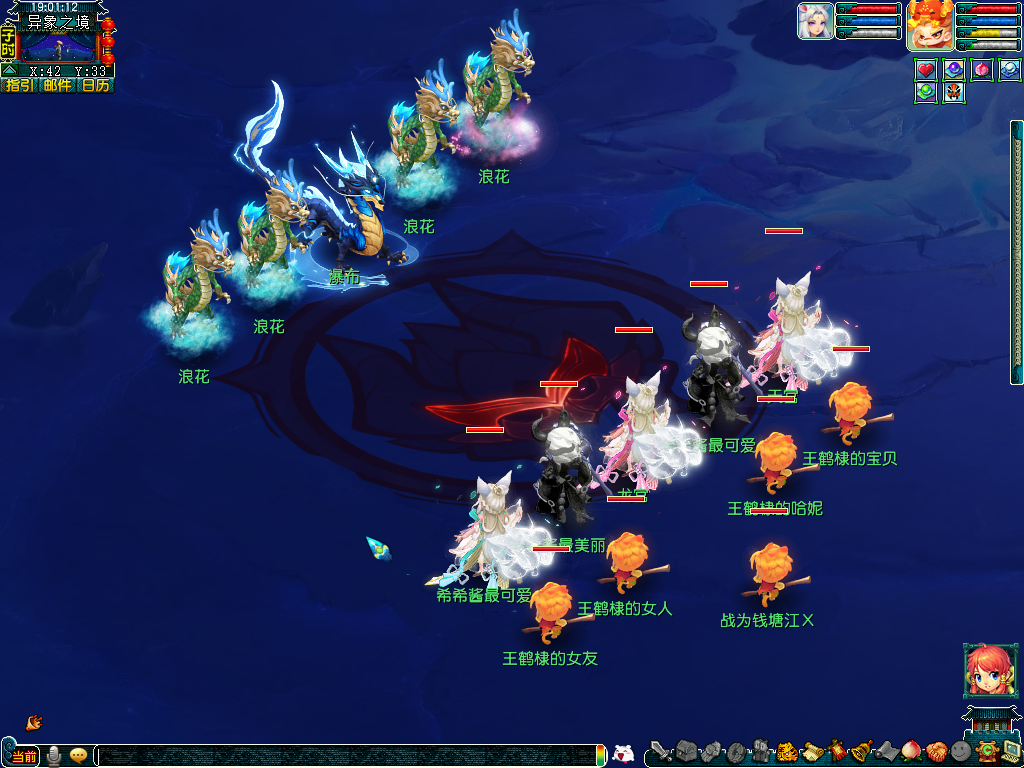Click the red heart buff icon
Image resolution: width=1024 pixels, height=768 pixels.
coord(926,70)
